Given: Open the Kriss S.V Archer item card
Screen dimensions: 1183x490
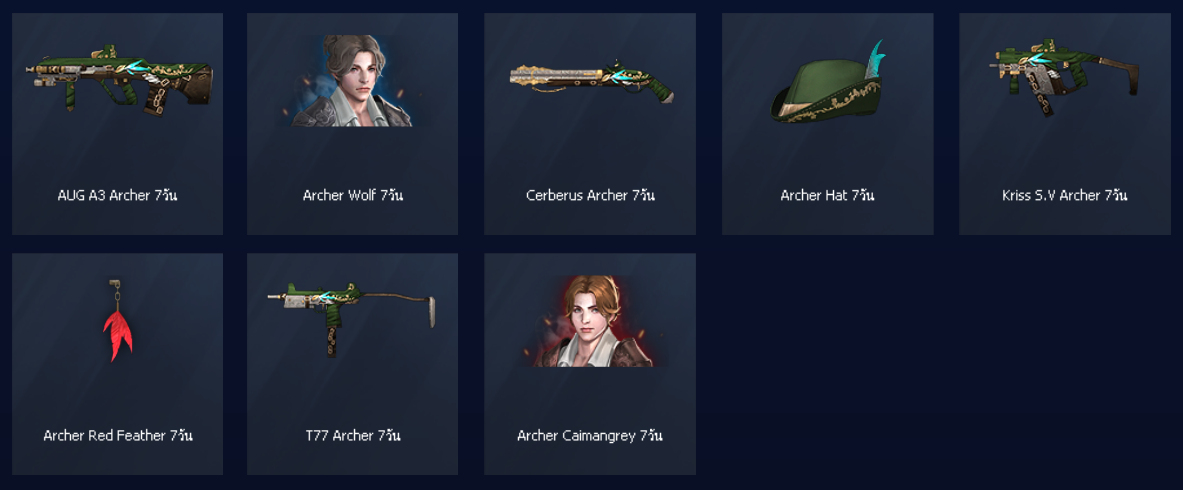Looking at the screenshot, I should (x=1064, y=124).
